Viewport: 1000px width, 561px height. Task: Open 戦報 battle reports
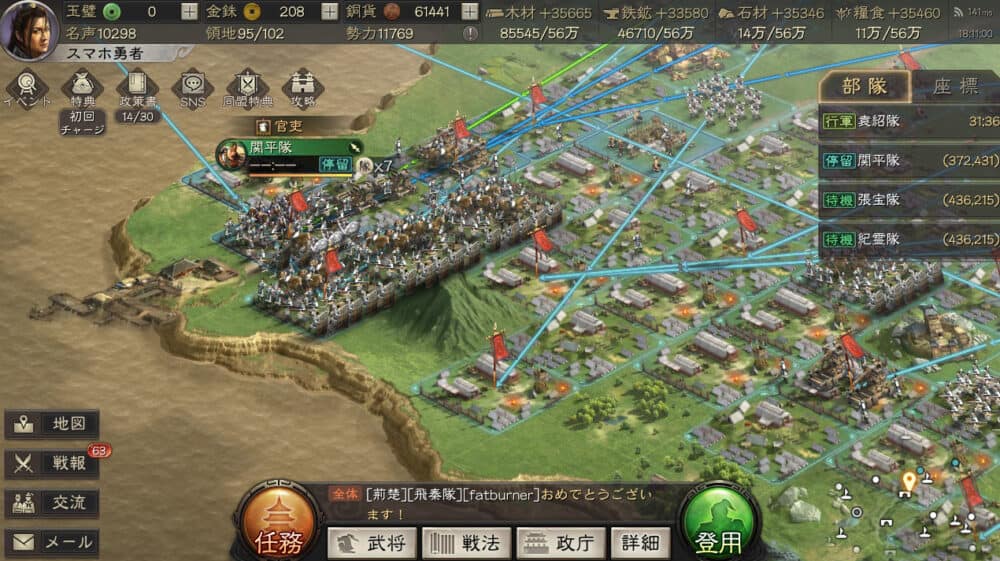click(x=52, y=464)
